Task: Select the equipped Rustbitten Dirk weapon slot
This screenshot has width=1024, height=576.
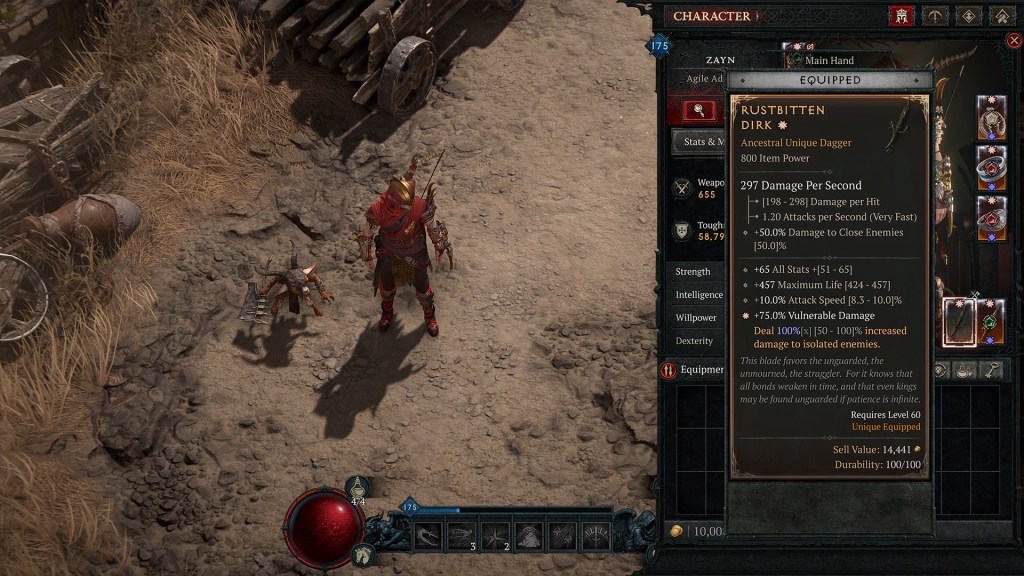Action: pos(959,321)
